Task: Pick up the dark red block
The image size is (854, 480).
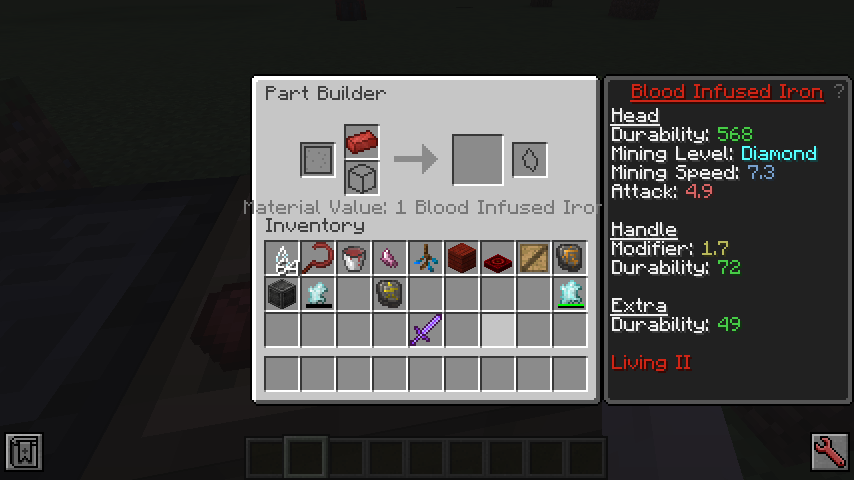Action: [461, 258]
